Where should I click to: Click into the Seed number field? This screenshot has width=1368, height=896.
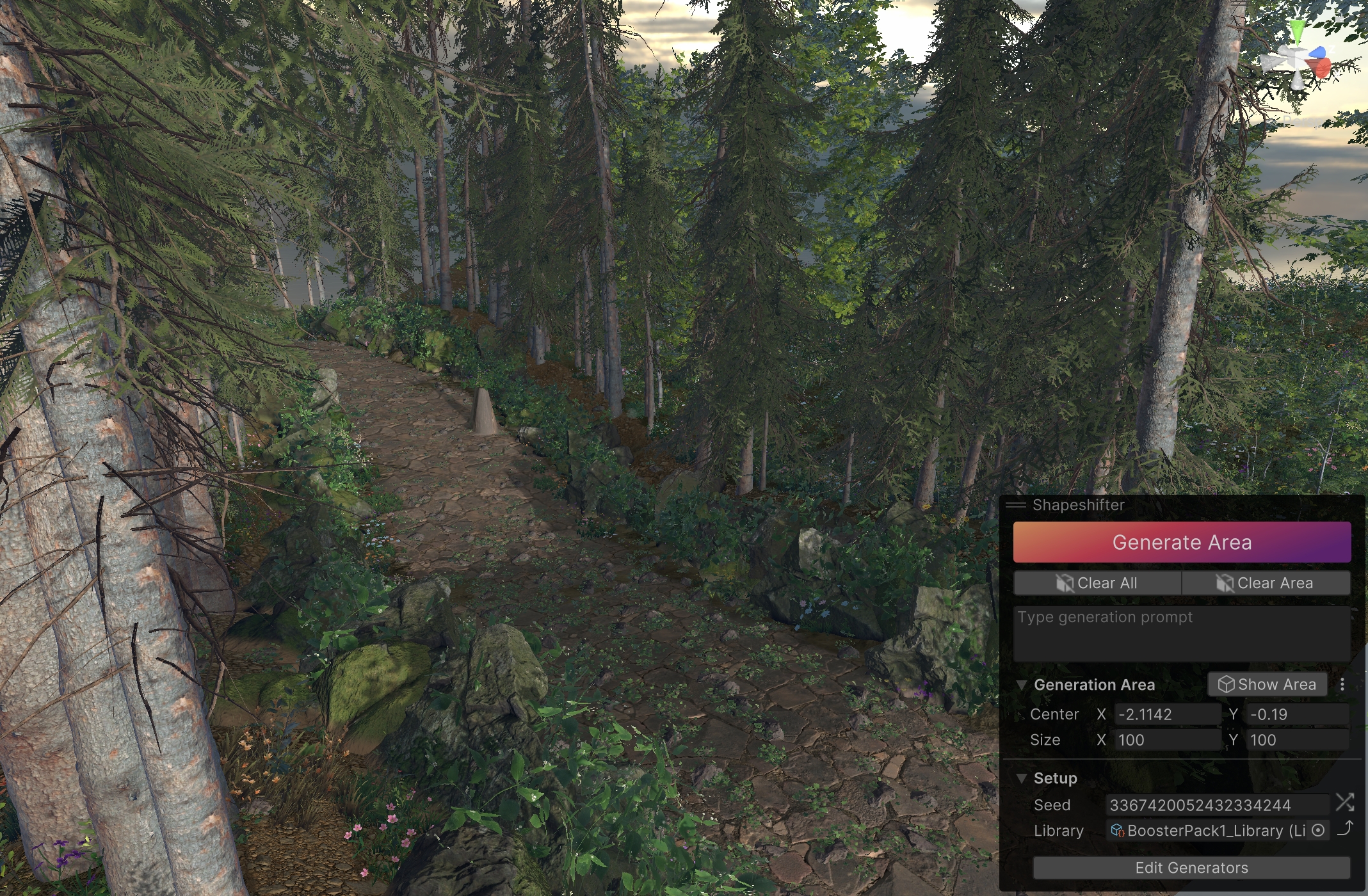click(x=1216, y=805)
